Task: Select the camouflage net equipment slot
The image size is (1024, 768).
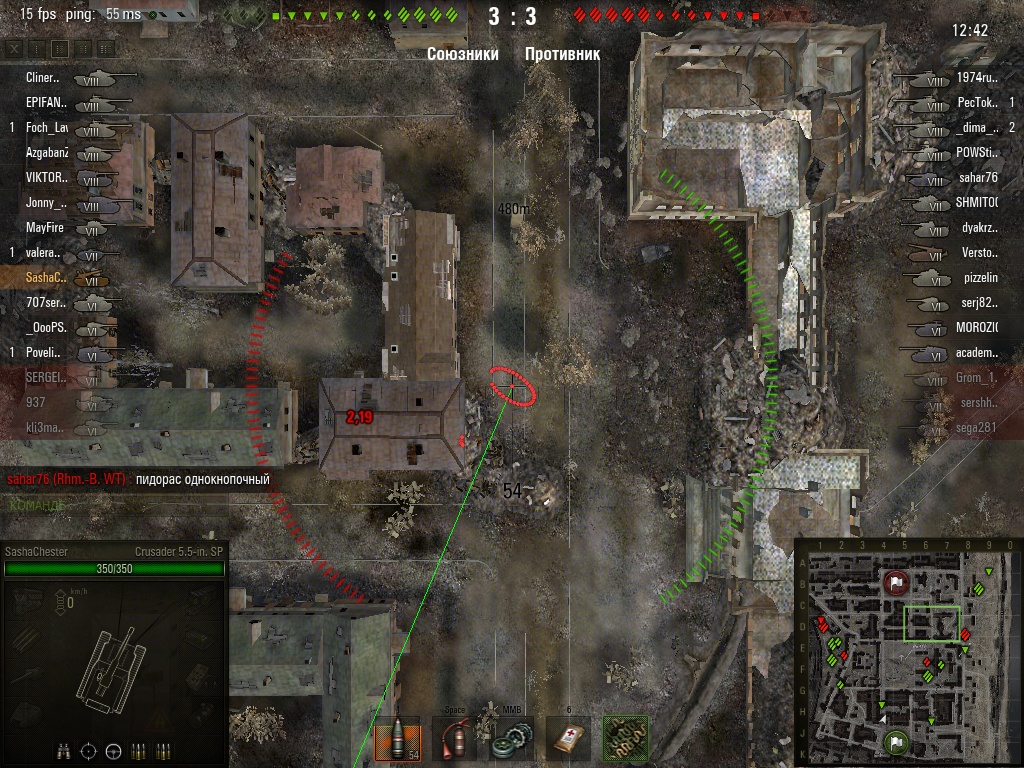Action: (625, 741)
